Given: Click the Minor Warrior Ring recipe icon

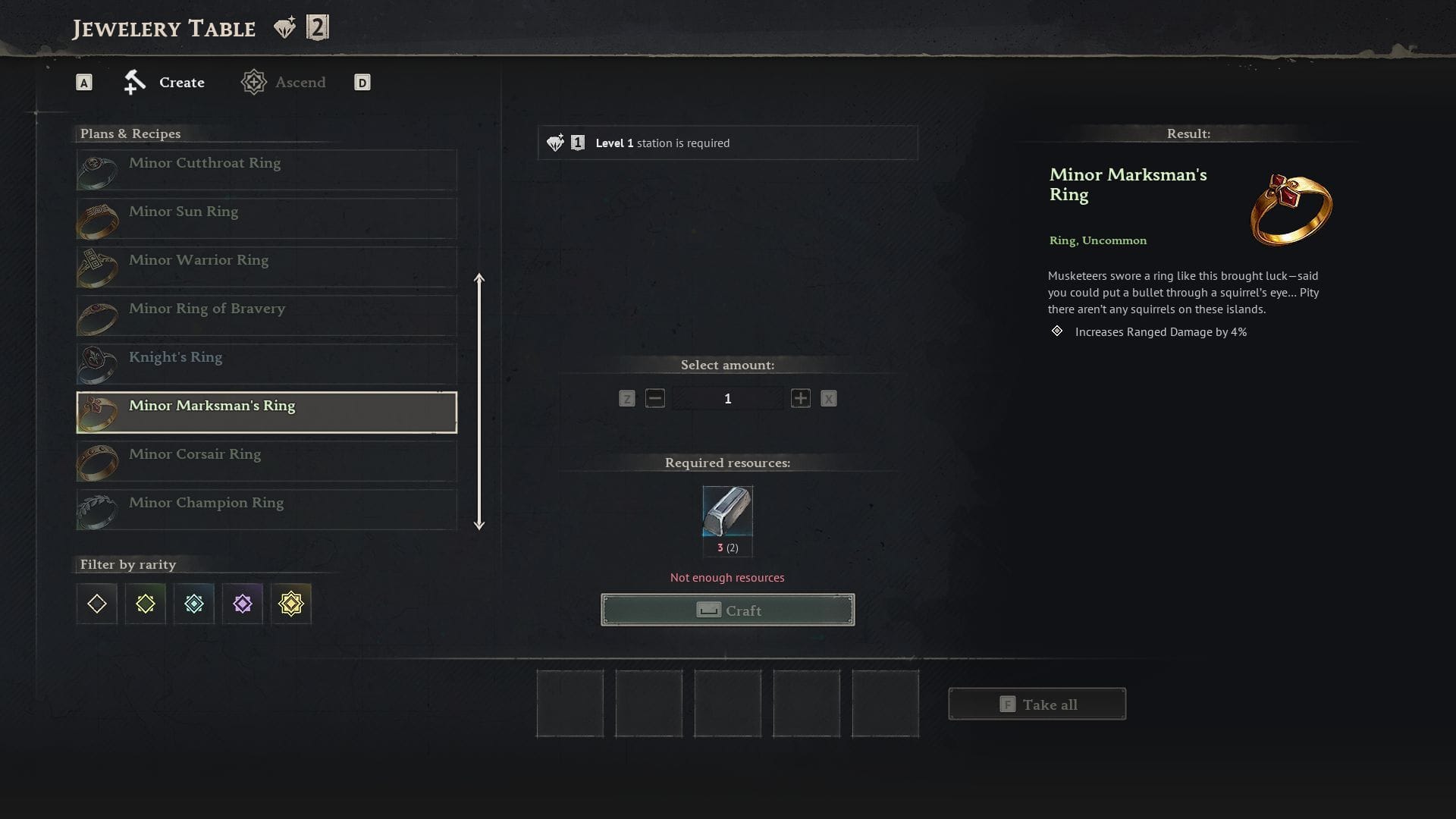Looking at the screenshot, I should click(97, 267).
